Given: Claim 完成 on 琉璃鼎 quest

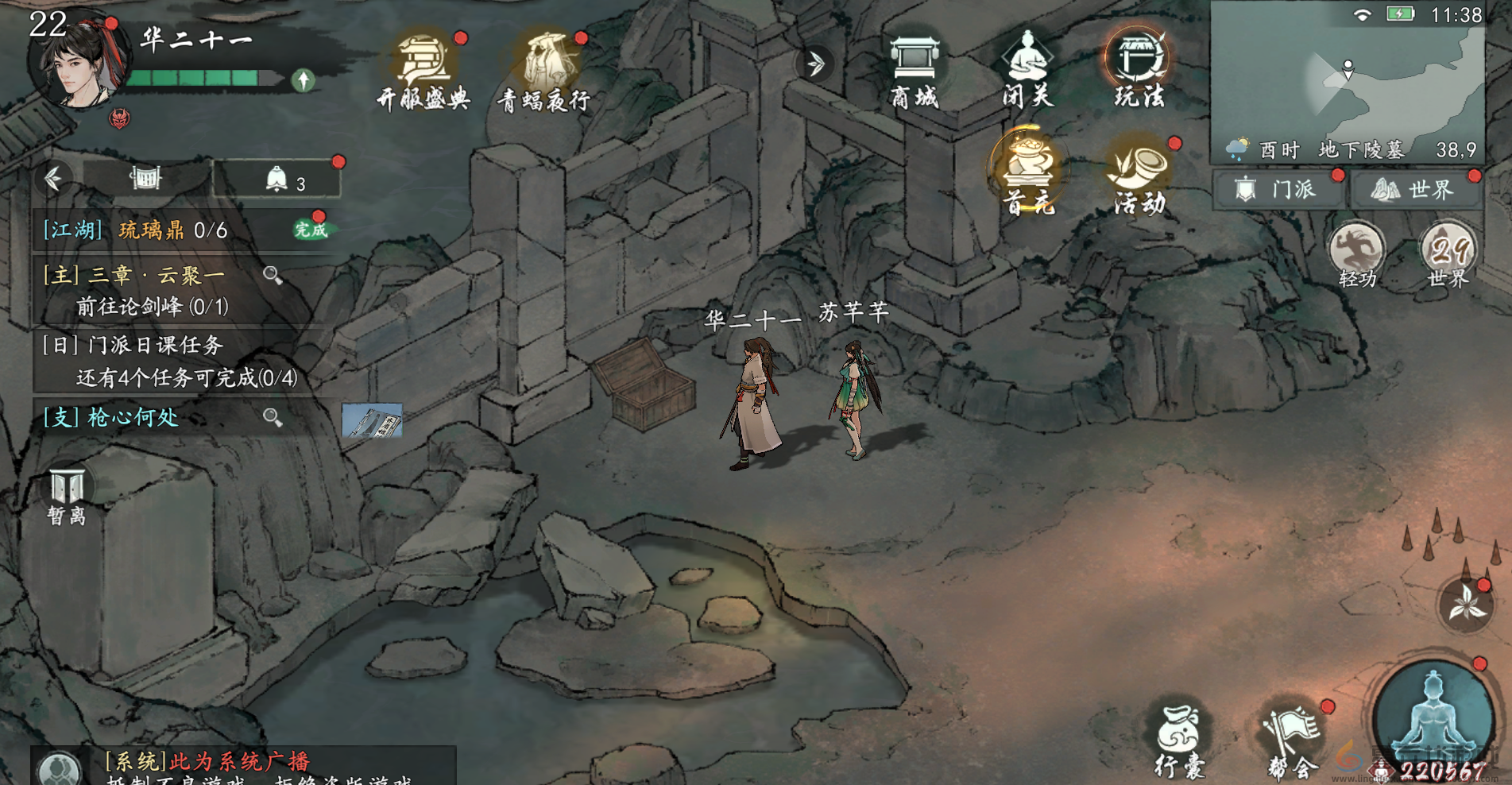Looking at the screenshot, I should click(311, 230).
